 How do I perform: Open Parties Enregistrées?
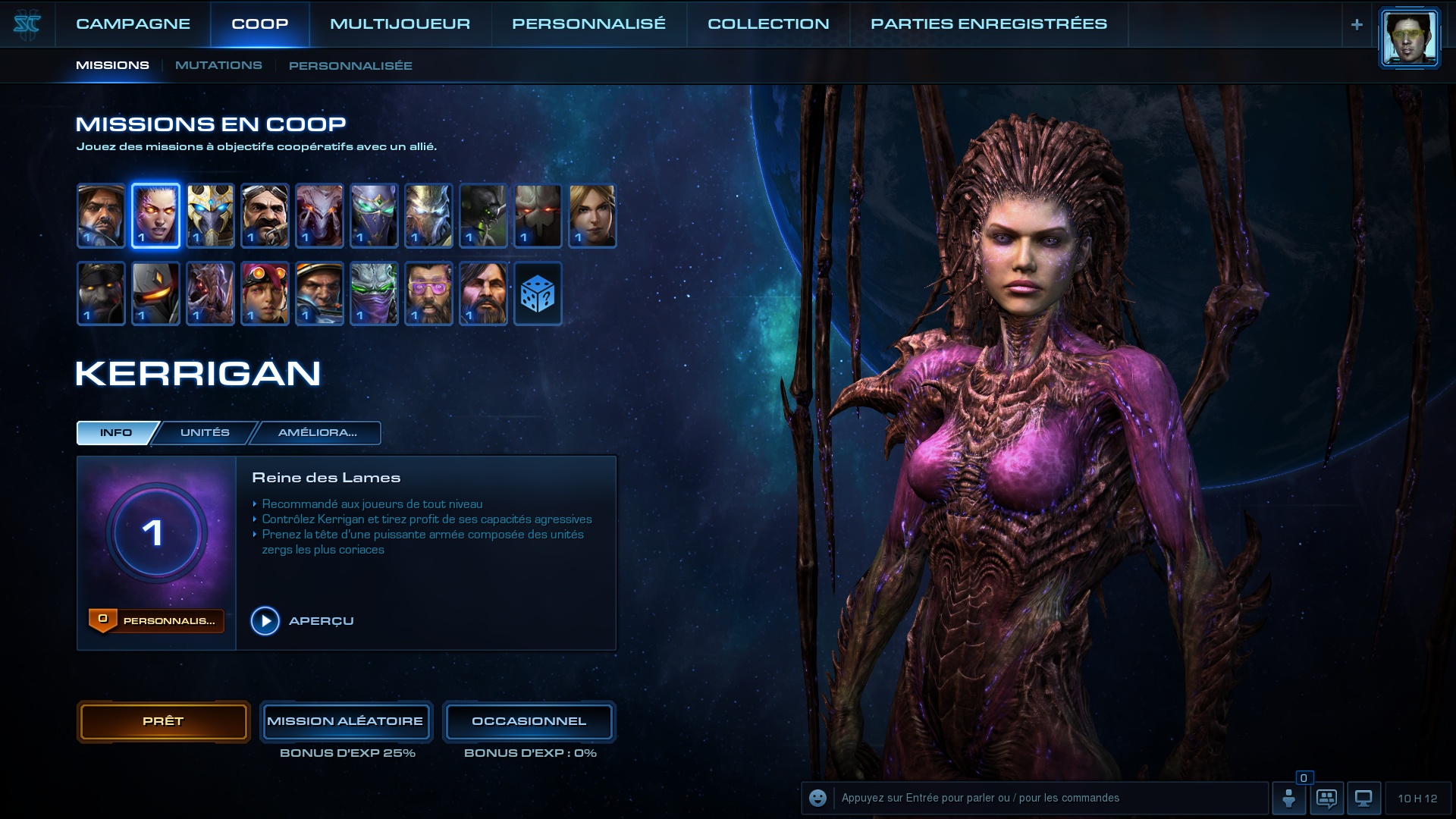pyautogui.click(x=988, y=24)
